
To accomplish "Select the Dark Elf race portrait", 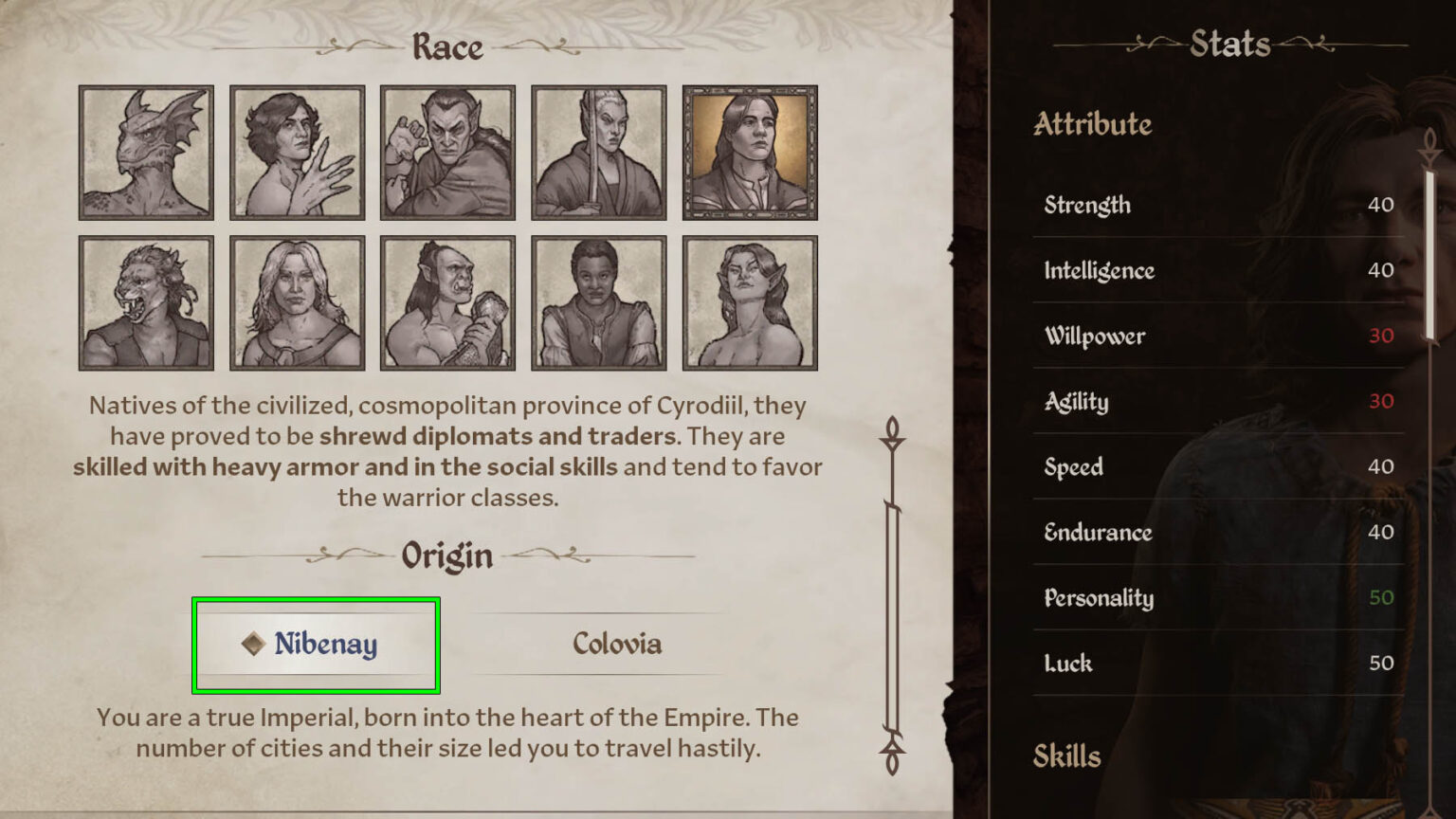I will click(447, 153).
